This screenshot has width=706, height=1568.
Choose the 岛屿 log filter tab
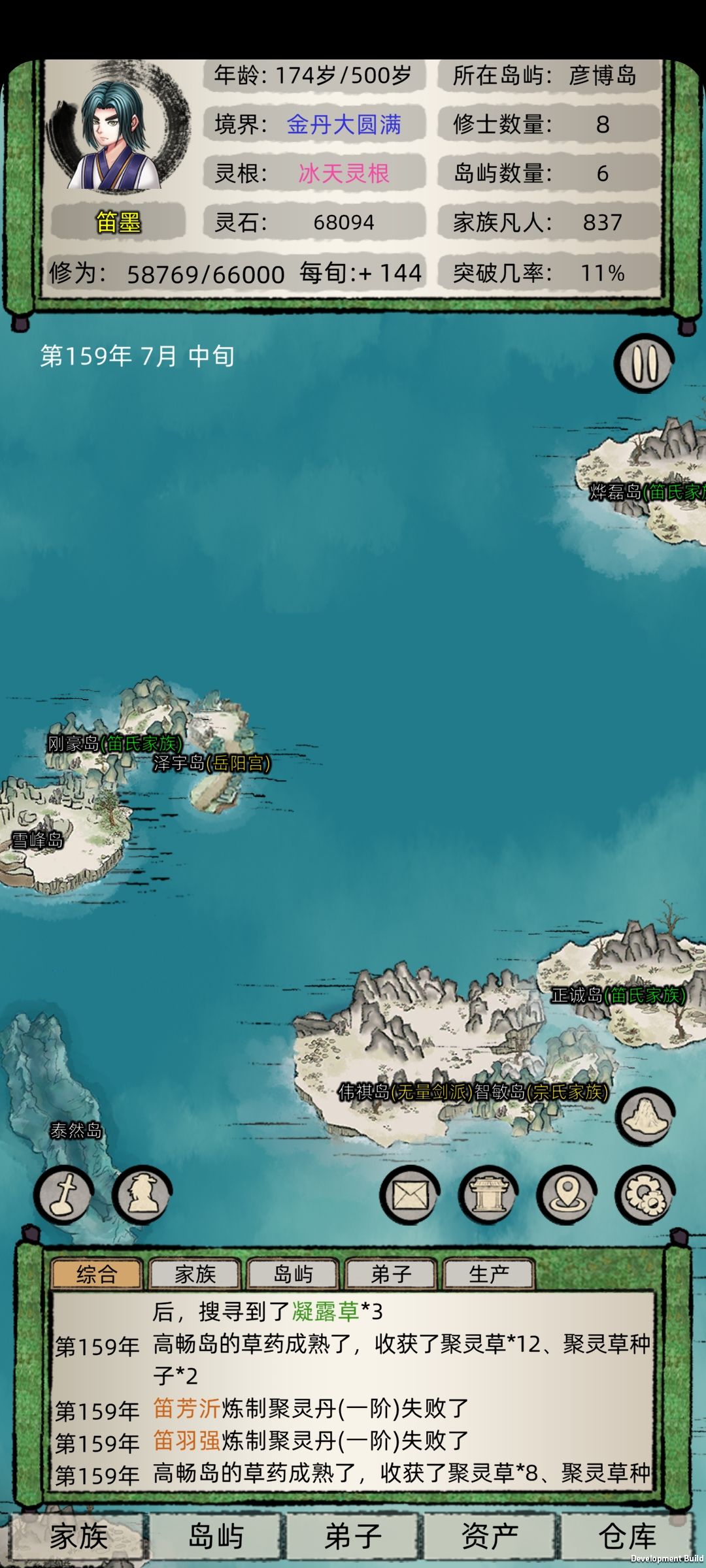click(293, 1274)
